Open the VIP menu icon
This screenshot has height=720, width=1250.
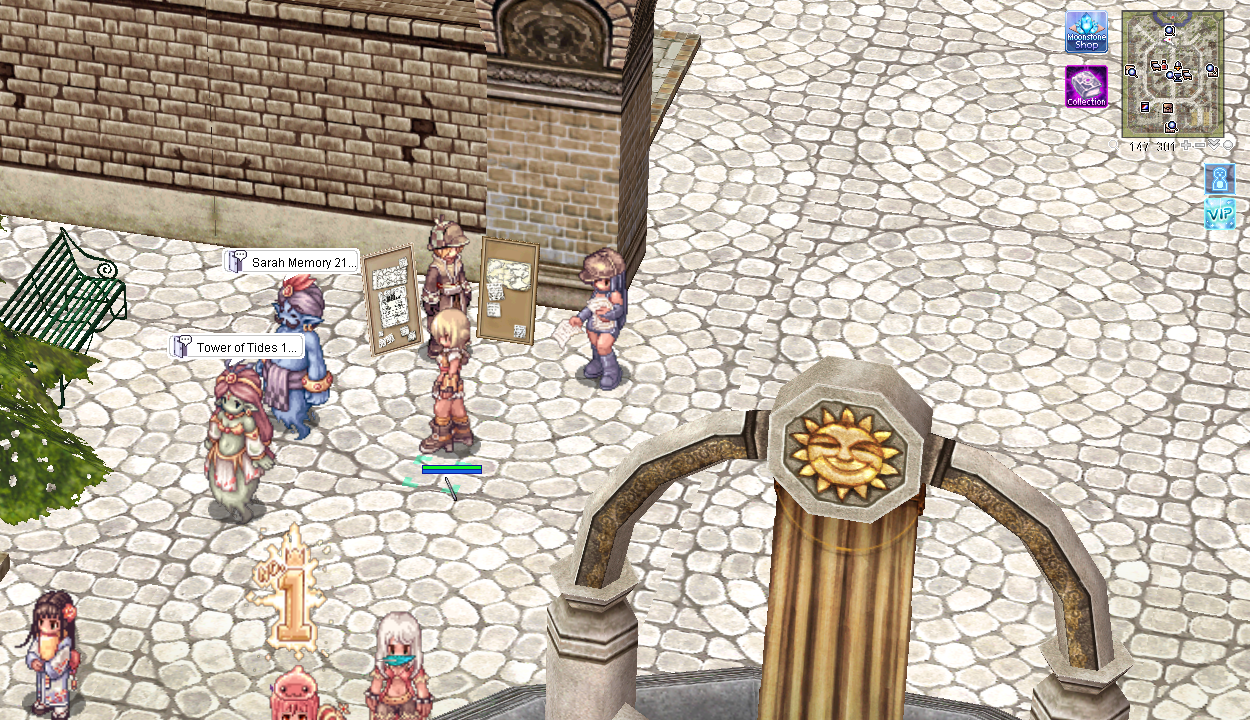click(1220, 213)
